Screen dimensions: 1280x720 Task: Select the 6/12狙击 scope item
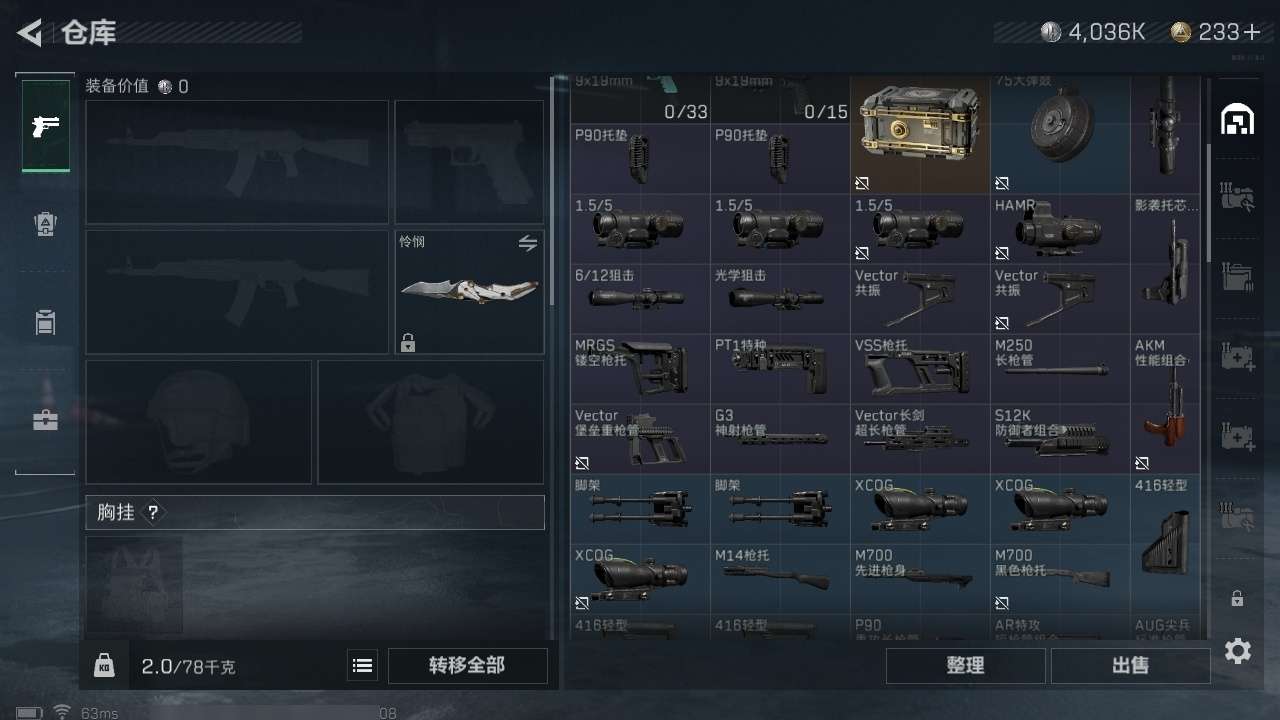pos(640,299)
